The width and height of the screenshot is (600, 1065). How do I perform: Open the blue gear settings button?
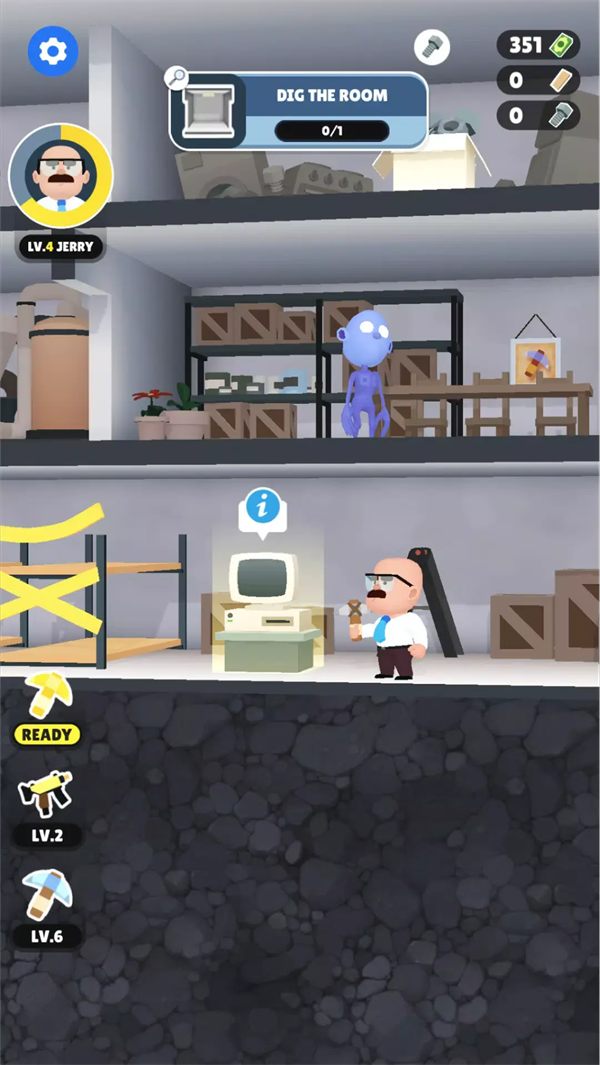click(x=53, y=51)
